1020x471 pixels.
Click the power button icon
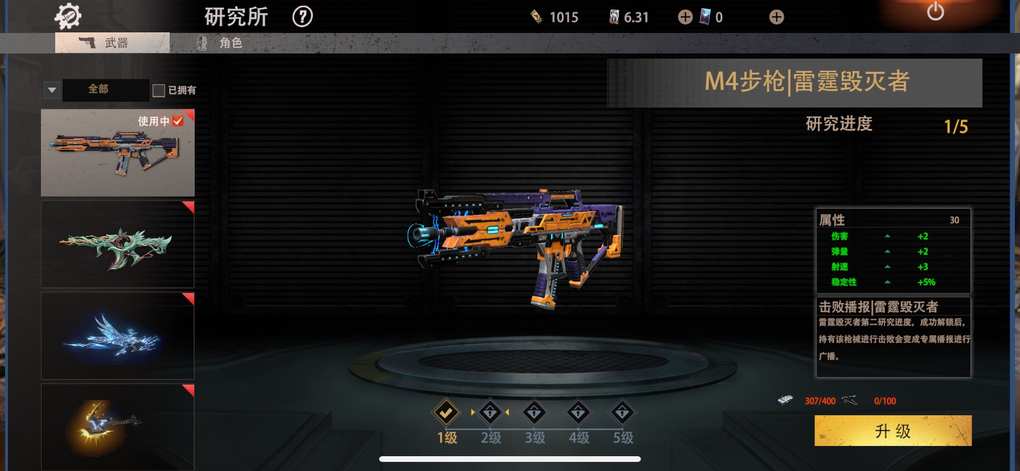pyautogui.click(x=935, y=12)
